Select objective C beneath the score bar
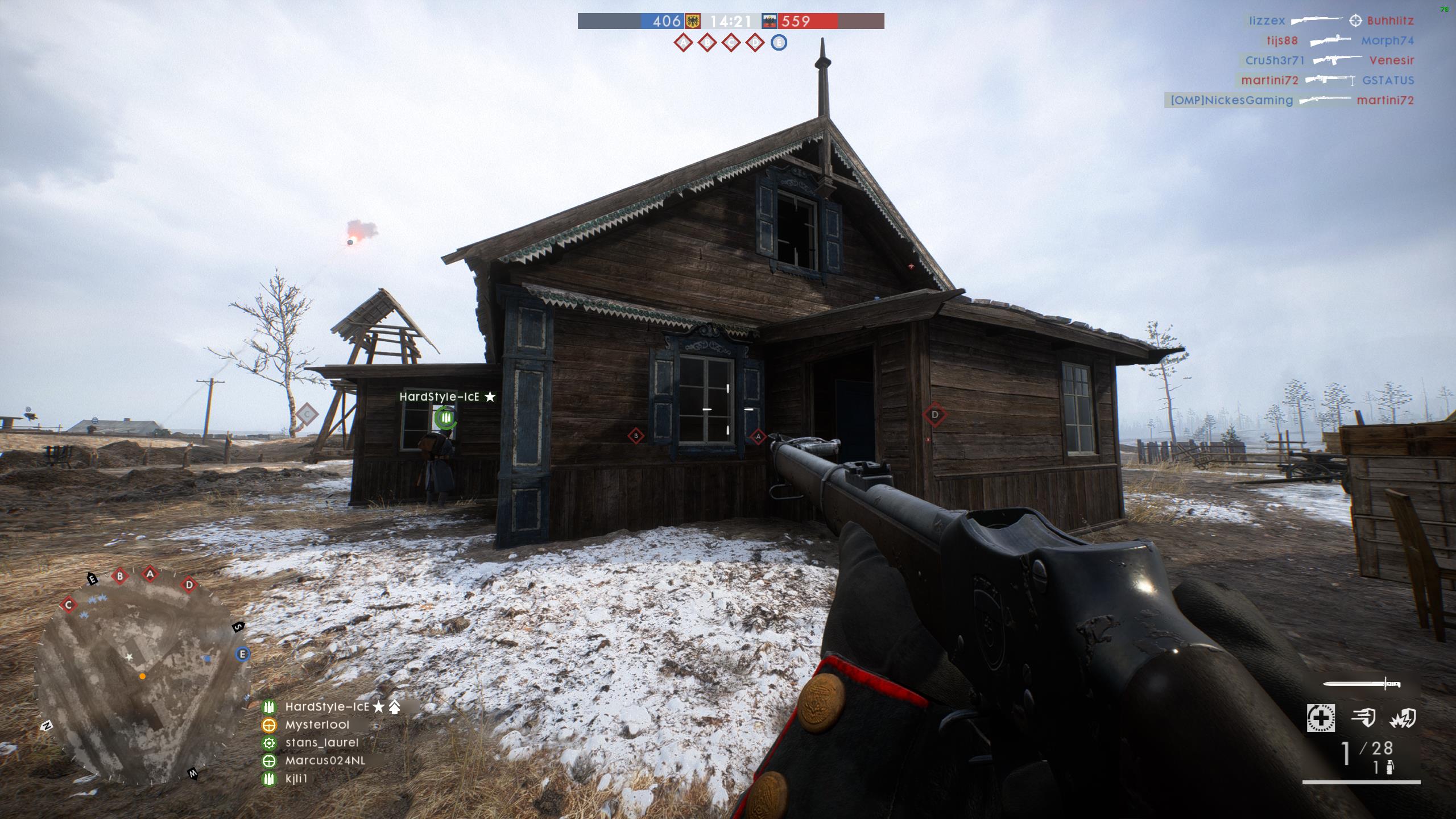This screenshot has height=819, width=1456. click(x=731, y=43)
